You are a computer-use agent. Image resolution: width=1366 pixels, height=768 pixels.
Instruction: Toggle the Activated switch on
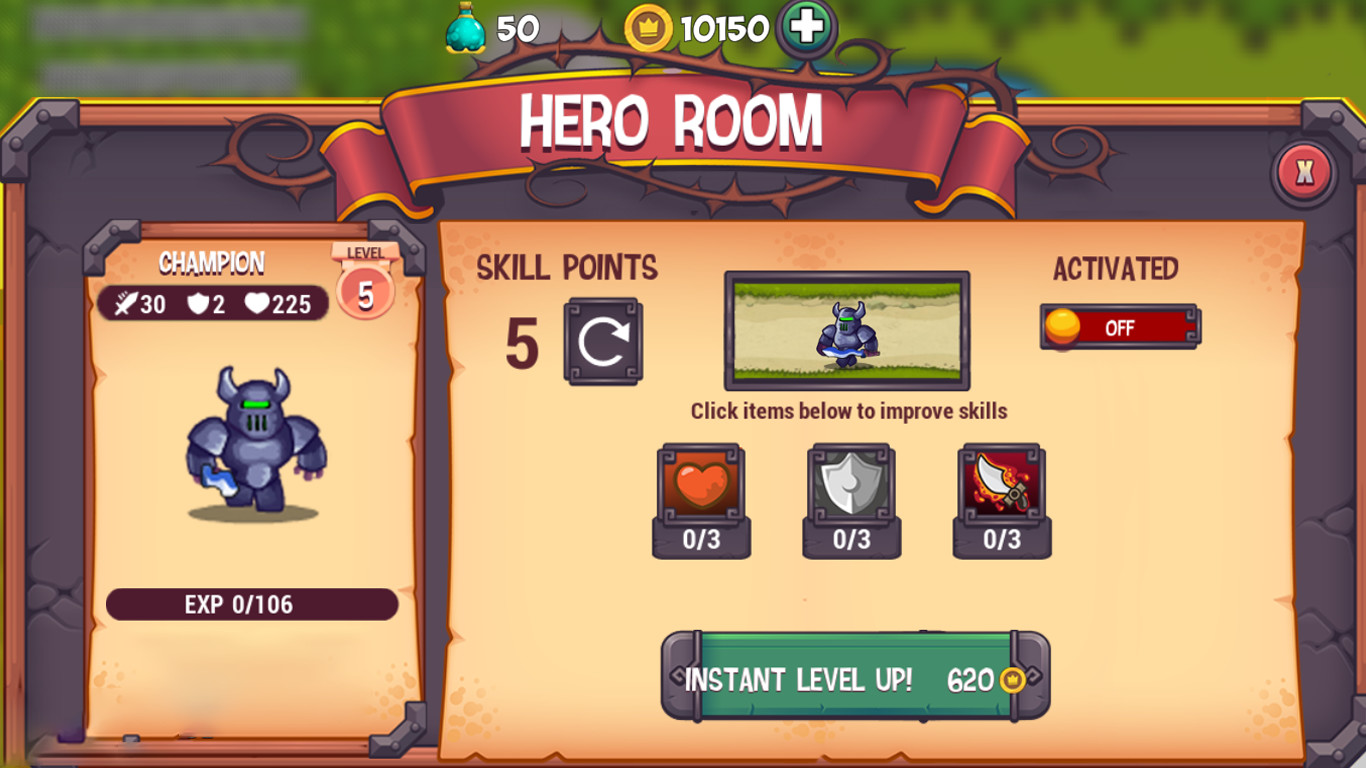(x=1119, y=327)
